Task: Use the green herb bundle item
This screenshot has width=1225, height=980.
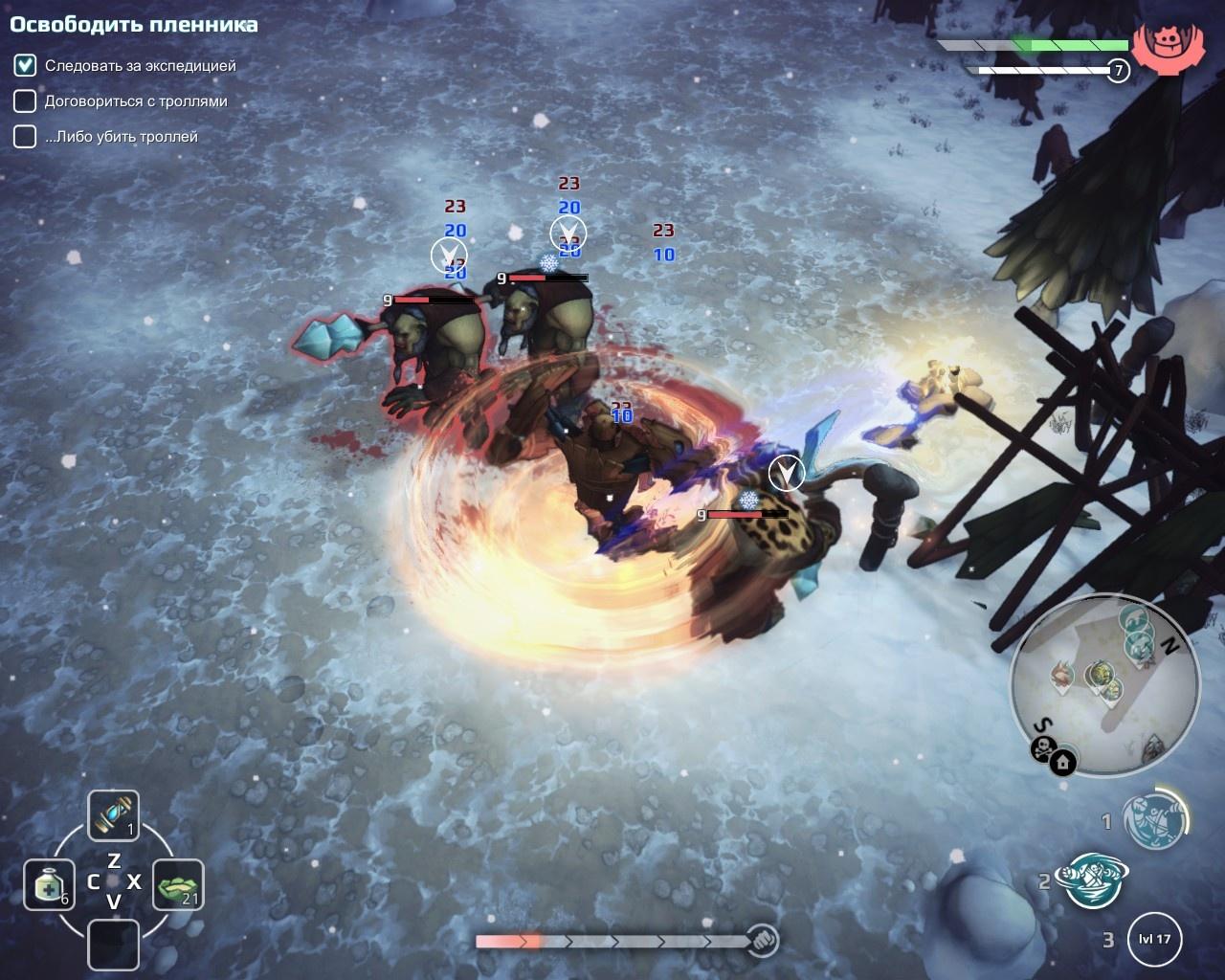Action: click(178, 884)
